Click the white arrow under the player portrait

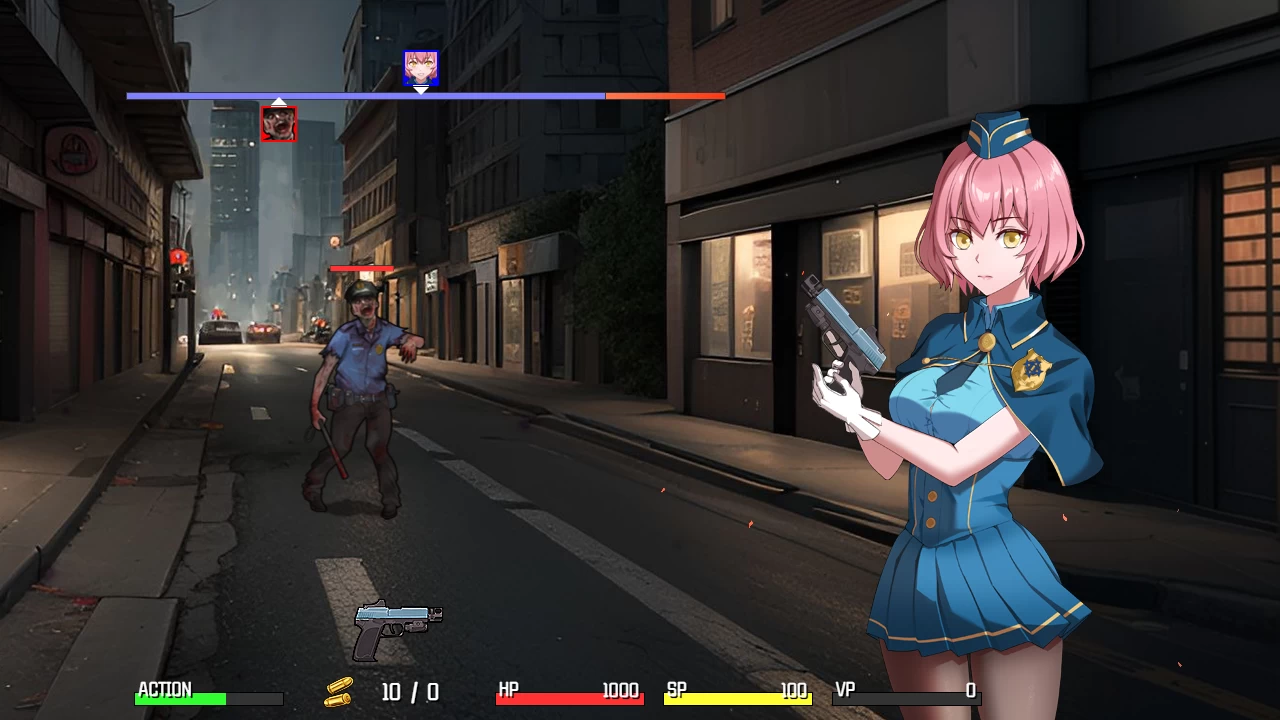tap(421, 90)
